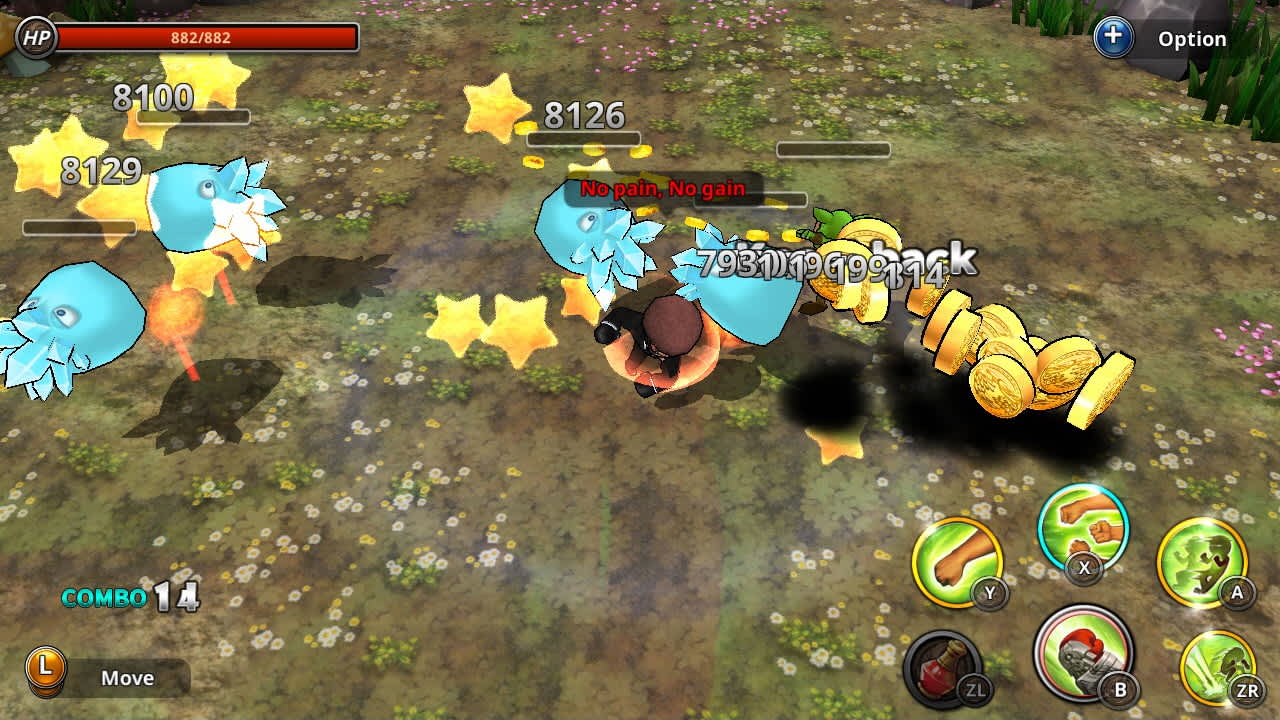The width and height of the screenshot is (1280, 720).
Task: Click the Move control label
Action: (x=128, y=678)
